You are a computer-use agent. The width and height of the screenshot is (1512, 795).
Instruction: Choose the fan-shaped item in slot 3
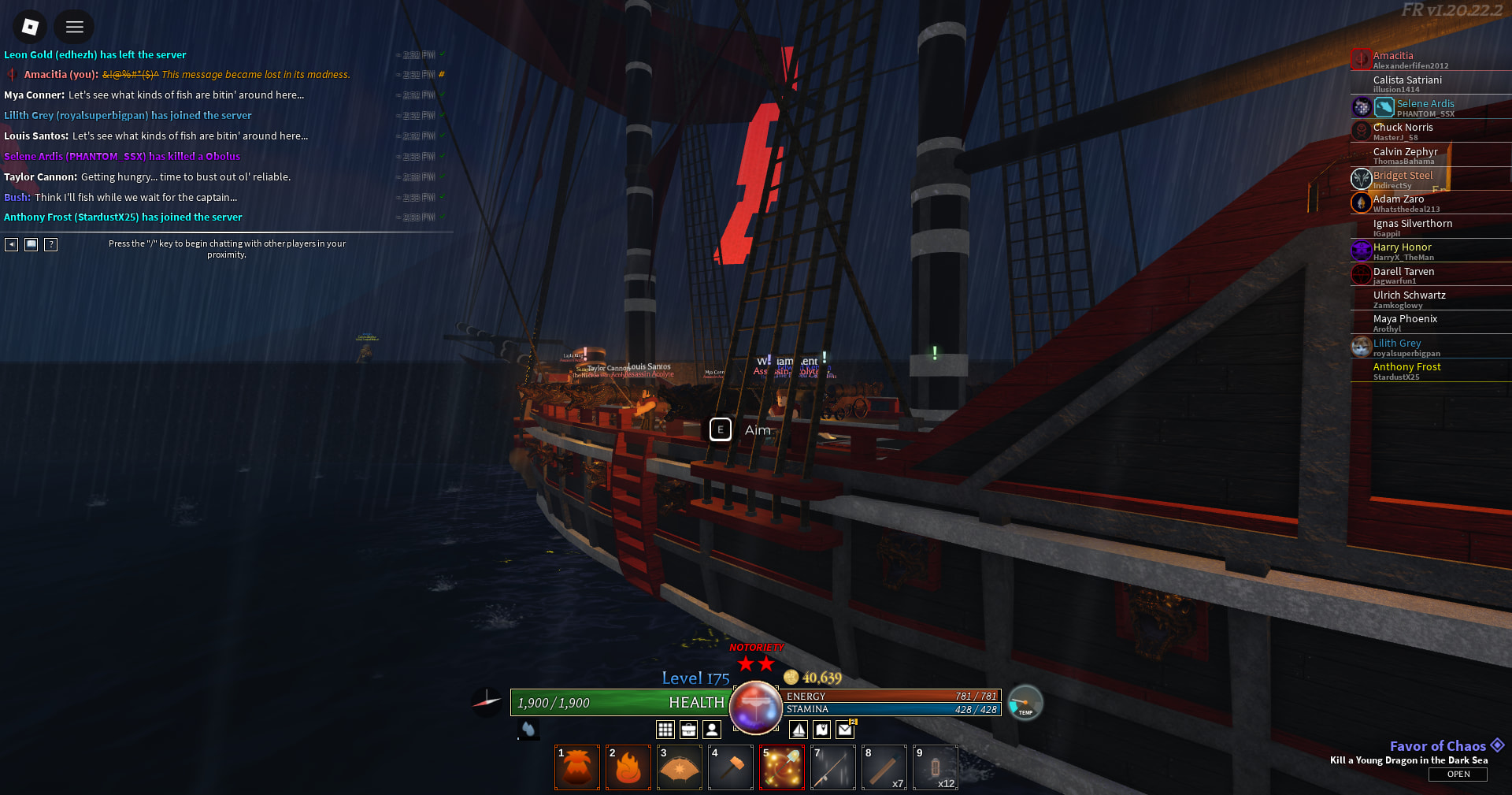click(x=680, y=767)
